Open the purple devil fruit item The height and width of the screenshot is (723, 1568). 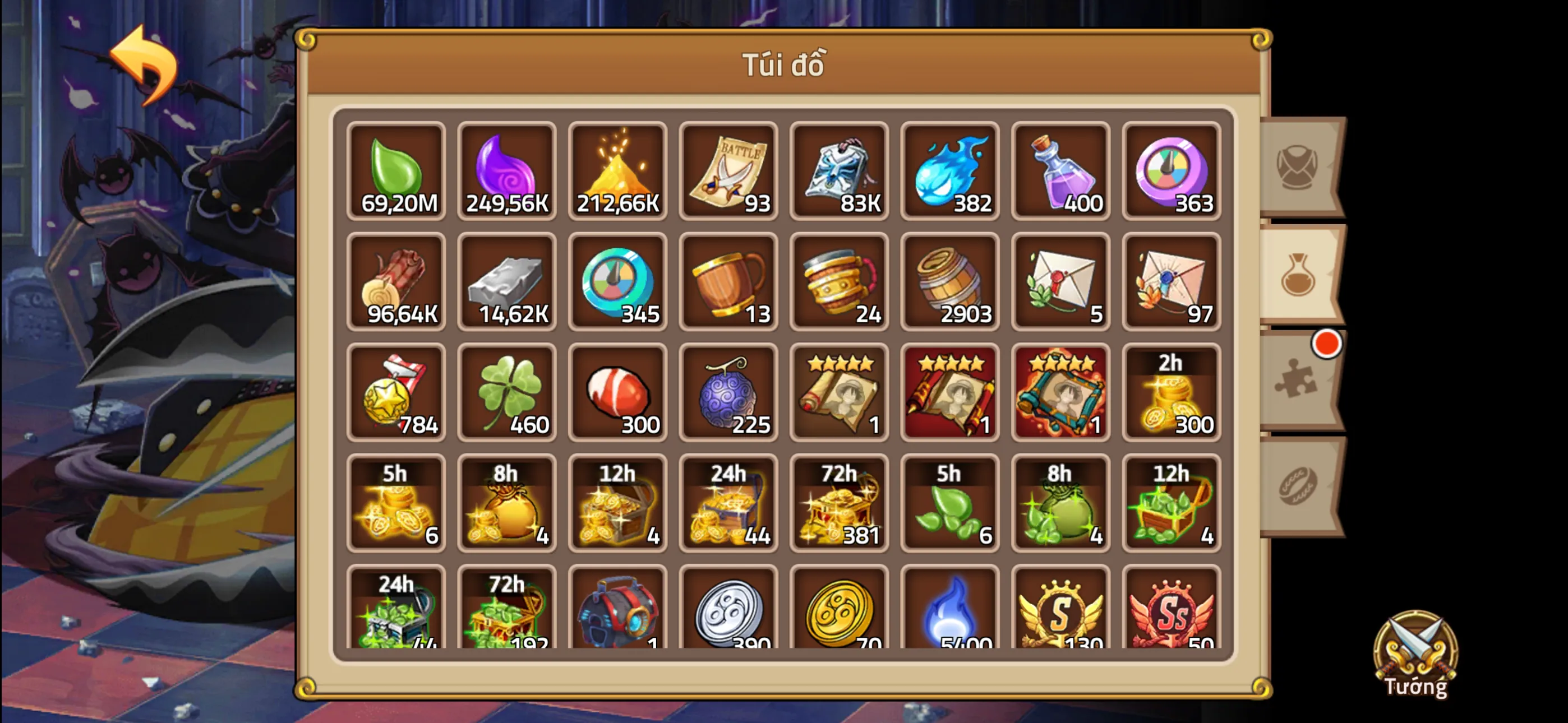click(728, 392)
